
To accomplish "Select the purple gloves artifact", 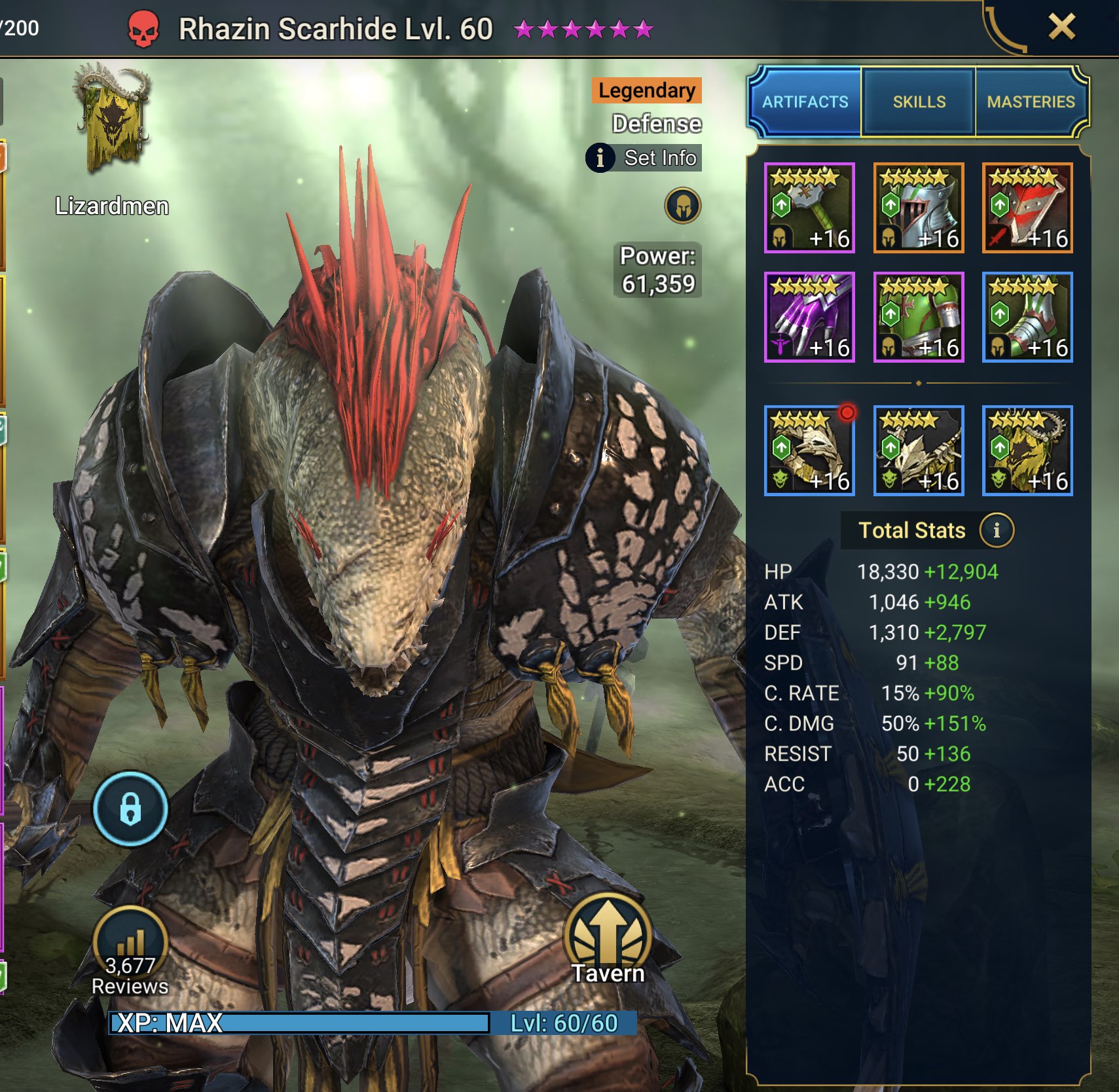I will (809, 318).
